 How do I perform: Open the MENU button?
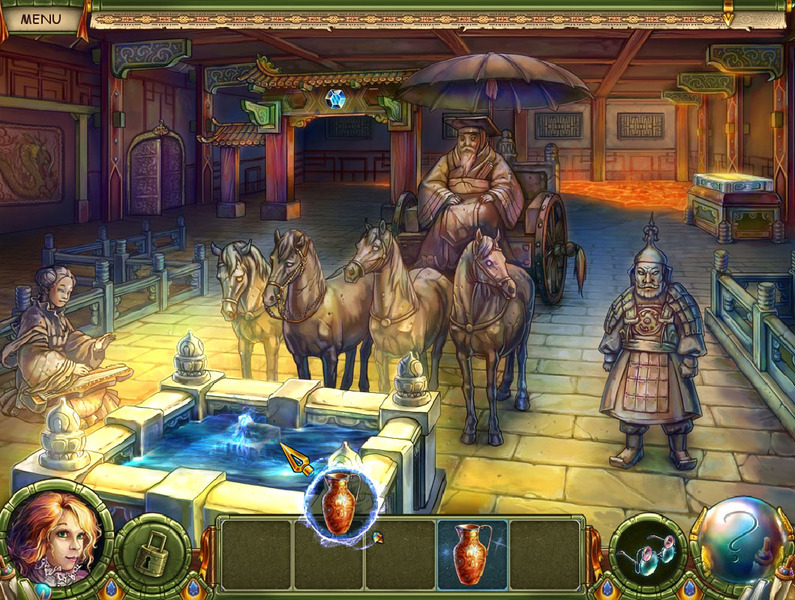point(40,17)
